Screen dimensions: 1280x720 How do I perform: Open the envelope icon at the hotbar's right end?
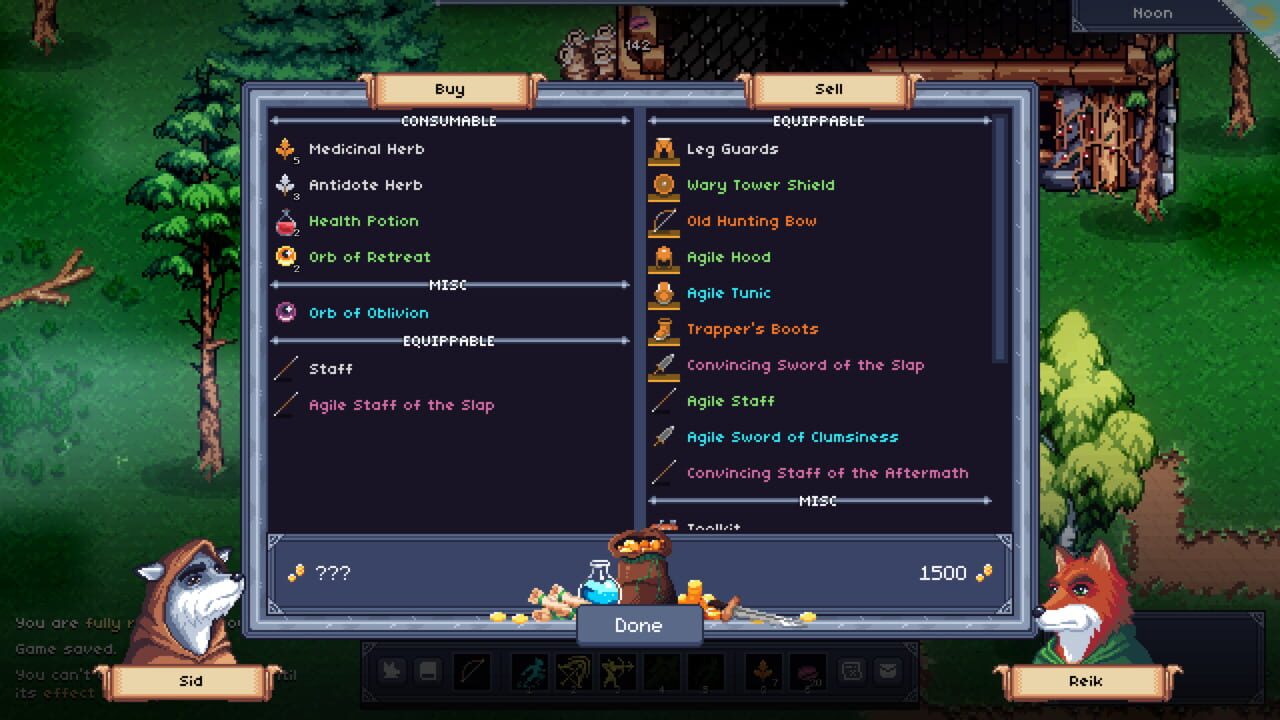pyautogui.click(x=888, y=671)
